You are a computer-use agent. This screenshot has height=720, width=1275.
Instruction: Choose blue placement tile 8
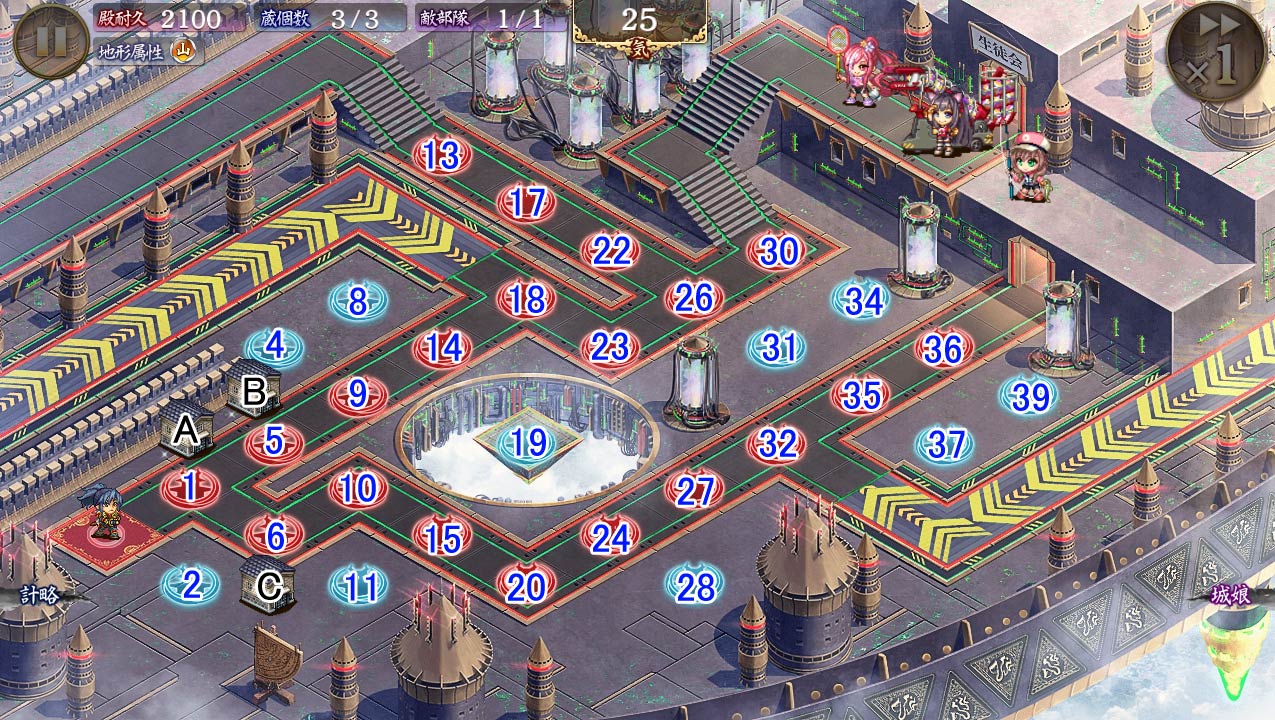(358, 300)
